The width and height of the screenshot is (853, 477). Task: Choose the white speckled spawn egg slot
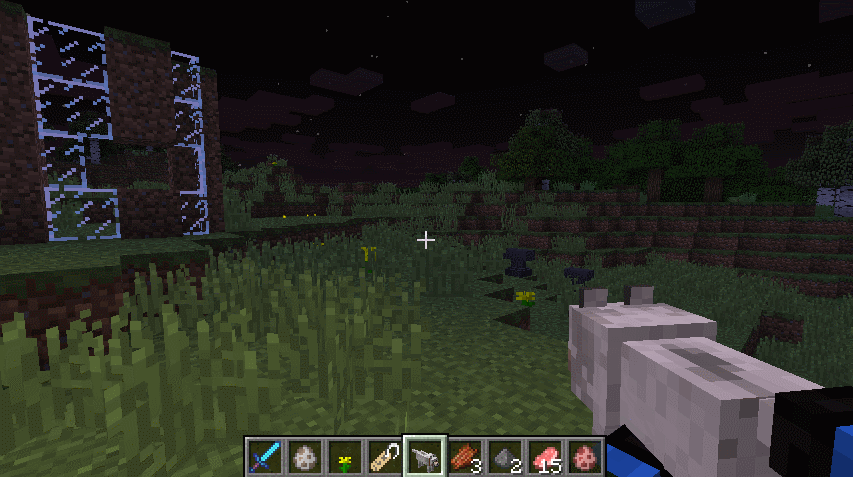point(305,457)
